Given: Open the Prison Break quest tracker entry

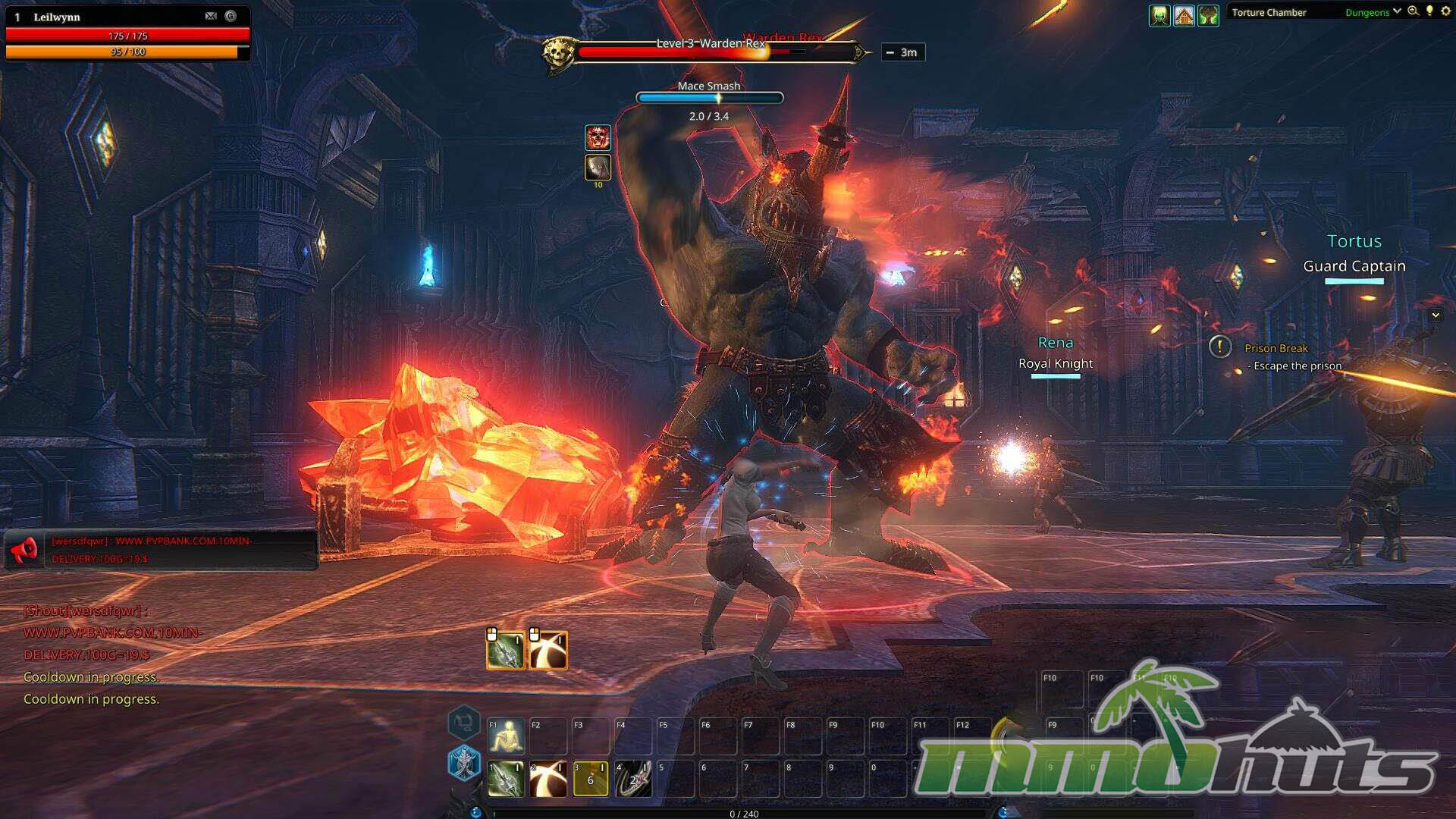Looking at the screenshot, I should click(x=1276, y=348).
